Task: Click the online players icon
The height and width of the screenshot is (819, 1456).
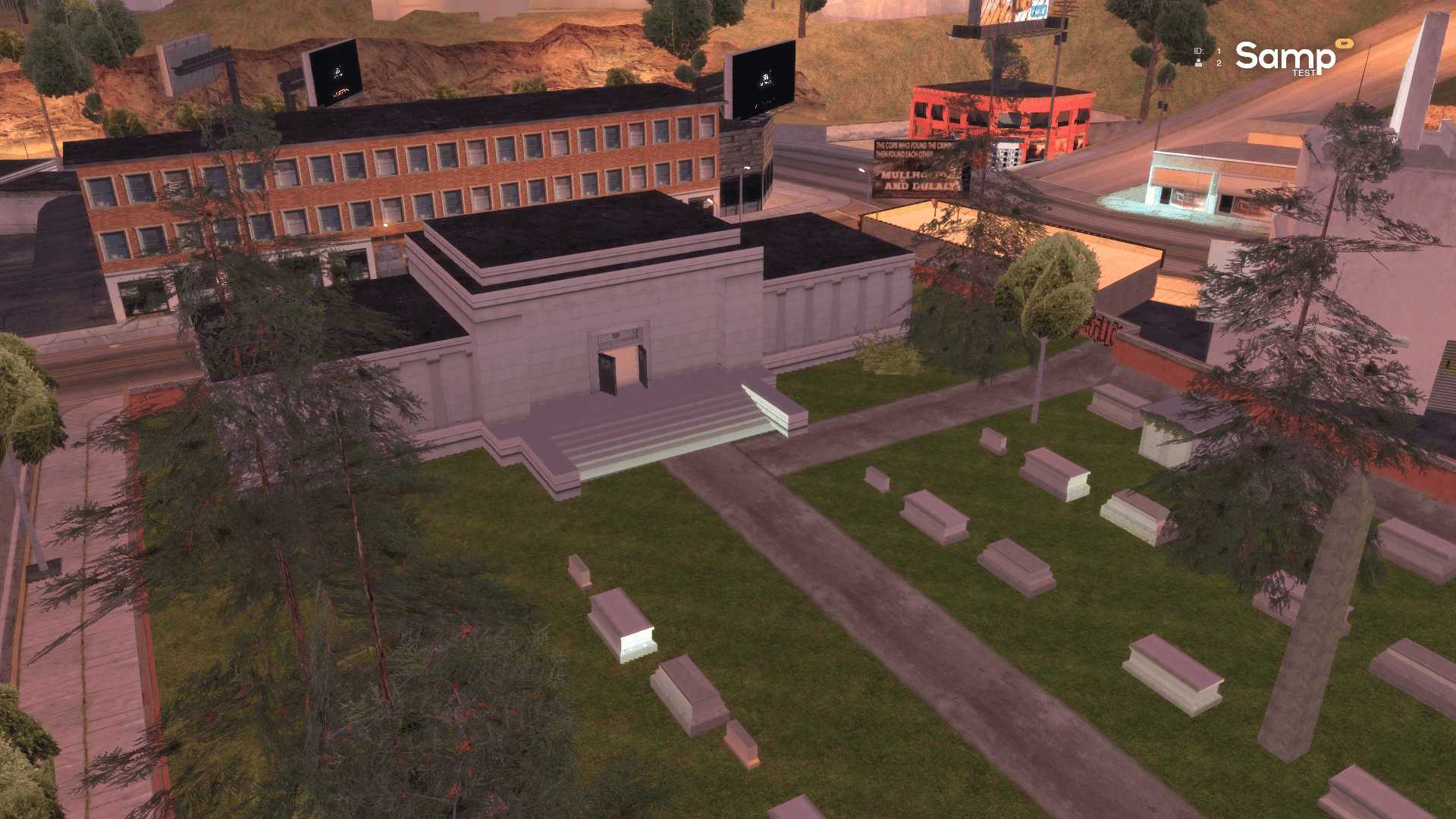Action: [x=1198, y=63]
